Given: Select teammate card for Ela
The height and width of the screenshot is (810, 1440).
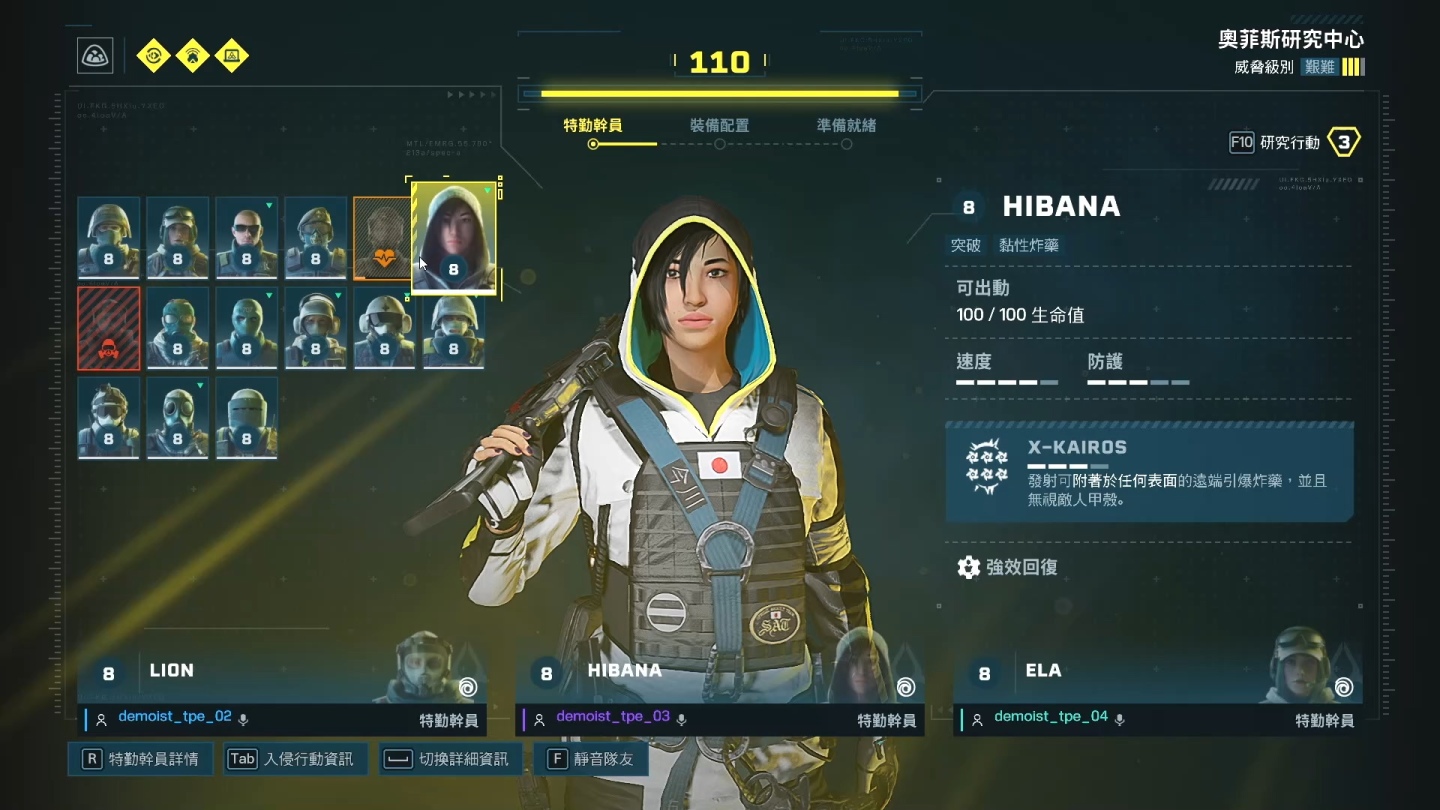Looking at the screenshot, I should coord(1157,682).
